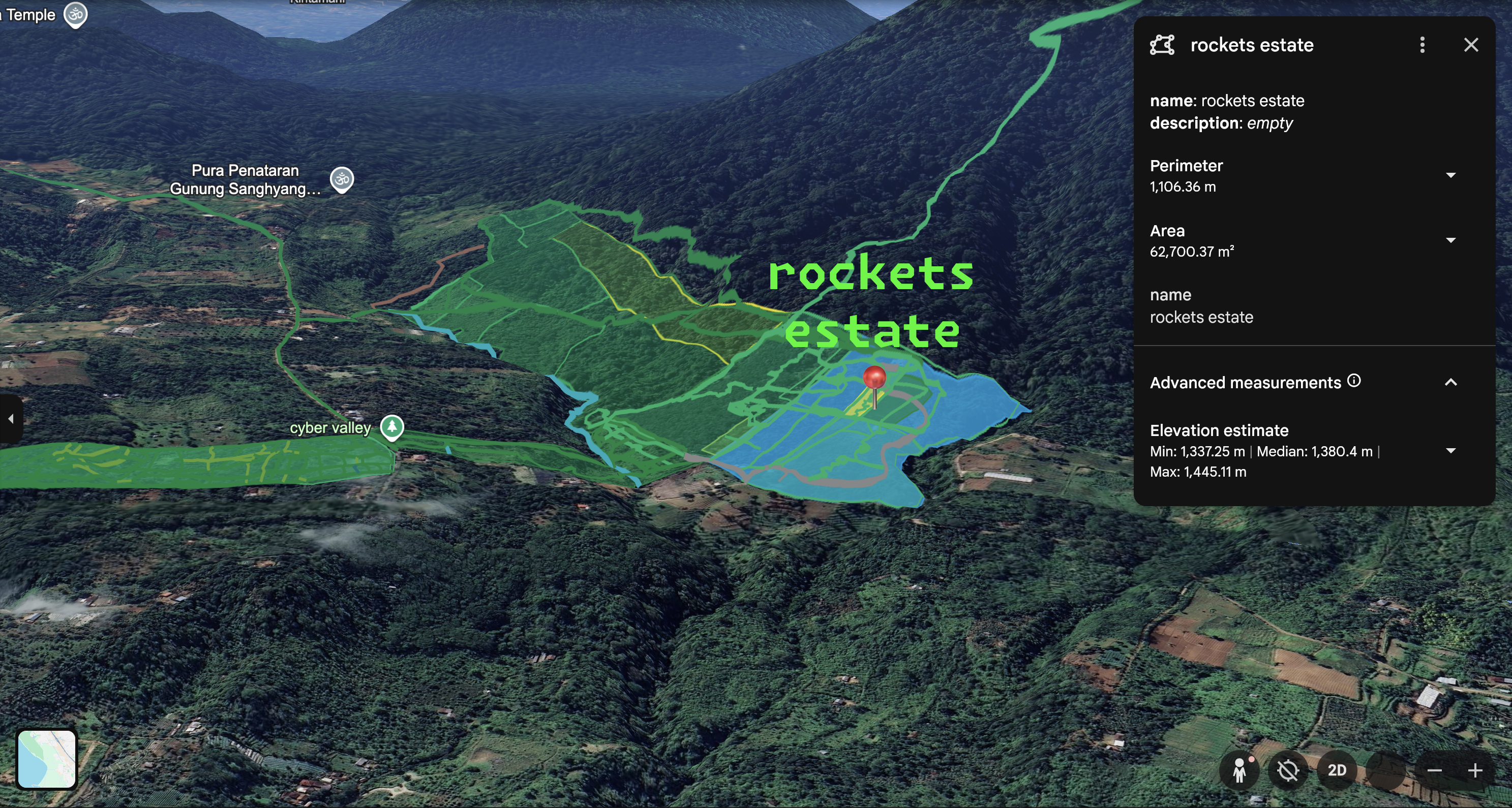Expand the Perimeter unit dropdown
The image size is (1512, 808).
pyautogui.click(x=1450, y=175)
